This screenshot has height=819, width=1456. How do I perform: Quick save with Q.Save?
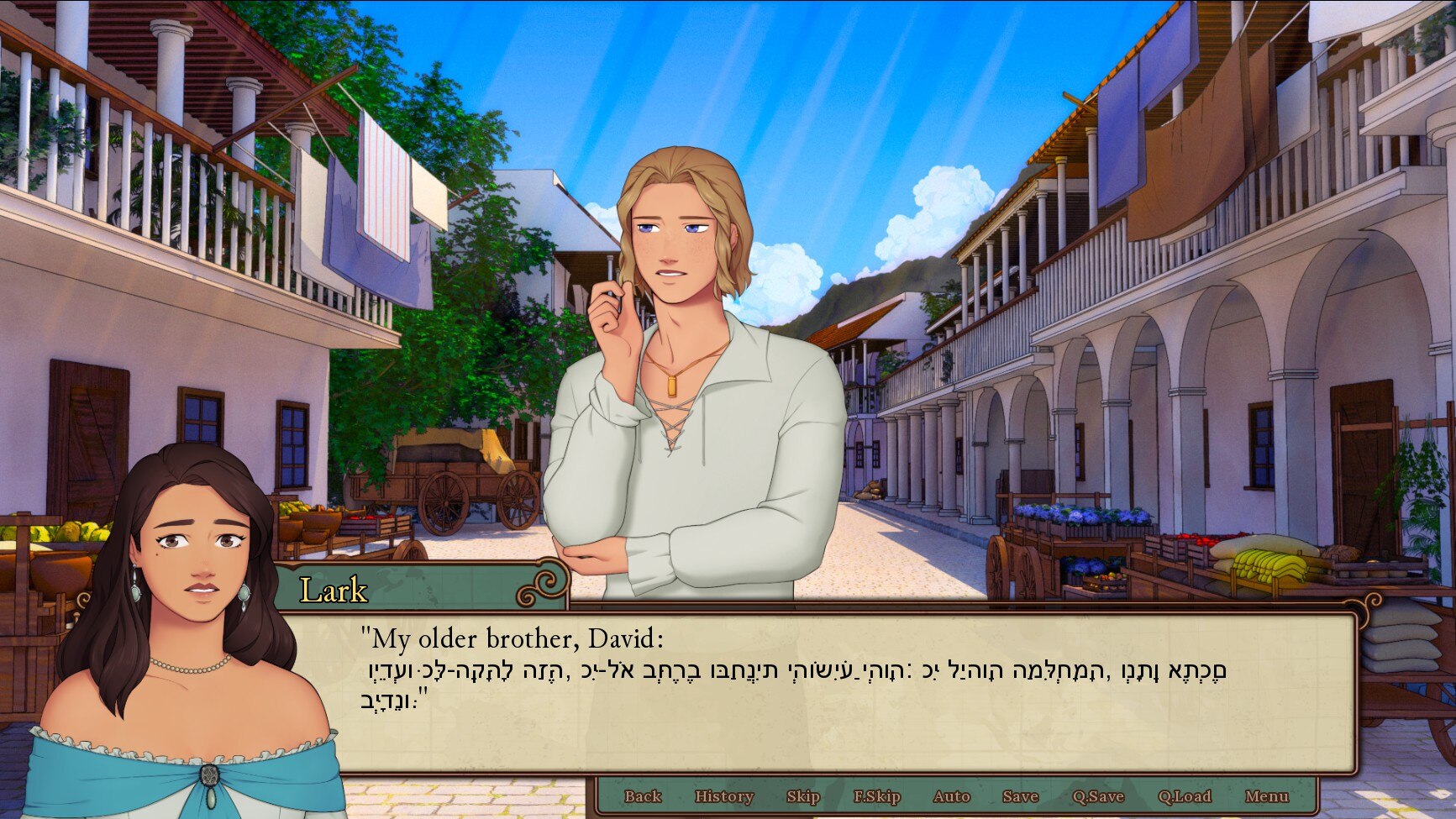point(1097,796)
